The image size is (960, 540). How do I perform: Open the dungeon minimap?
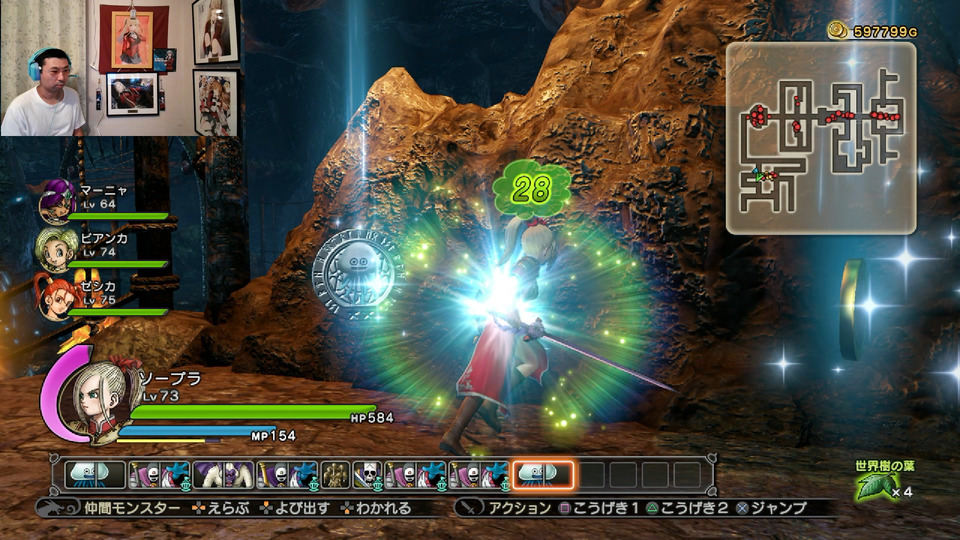point(820,138)
